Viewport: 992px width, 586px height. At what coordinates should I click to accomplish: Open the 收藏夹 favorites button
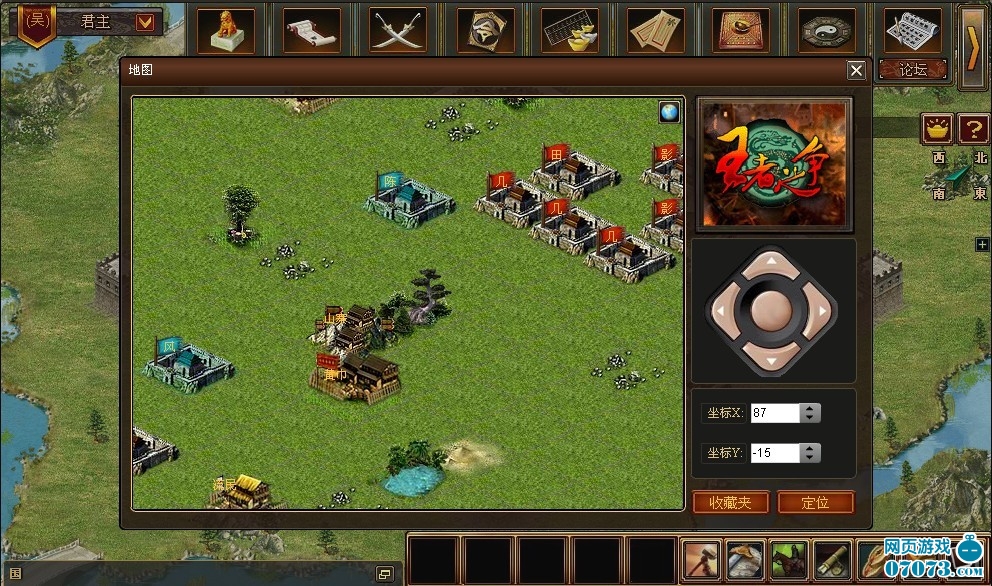point(730,502)
